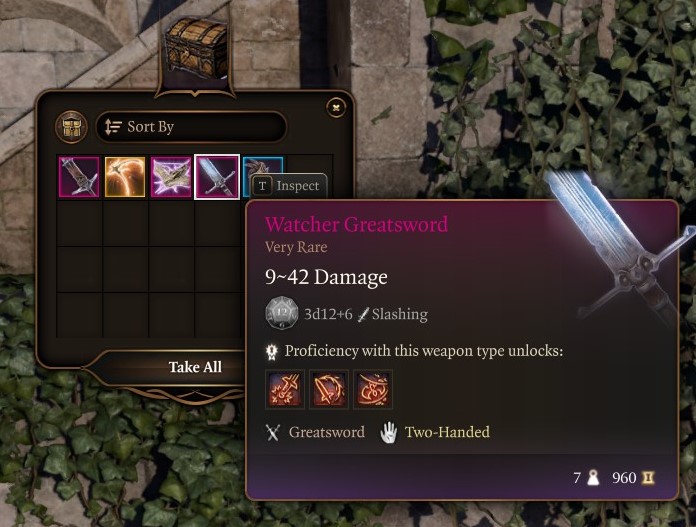This screenshot has width=696, height=527.
Task: Close the chest loot window
Action: click(x=336, y=107)
